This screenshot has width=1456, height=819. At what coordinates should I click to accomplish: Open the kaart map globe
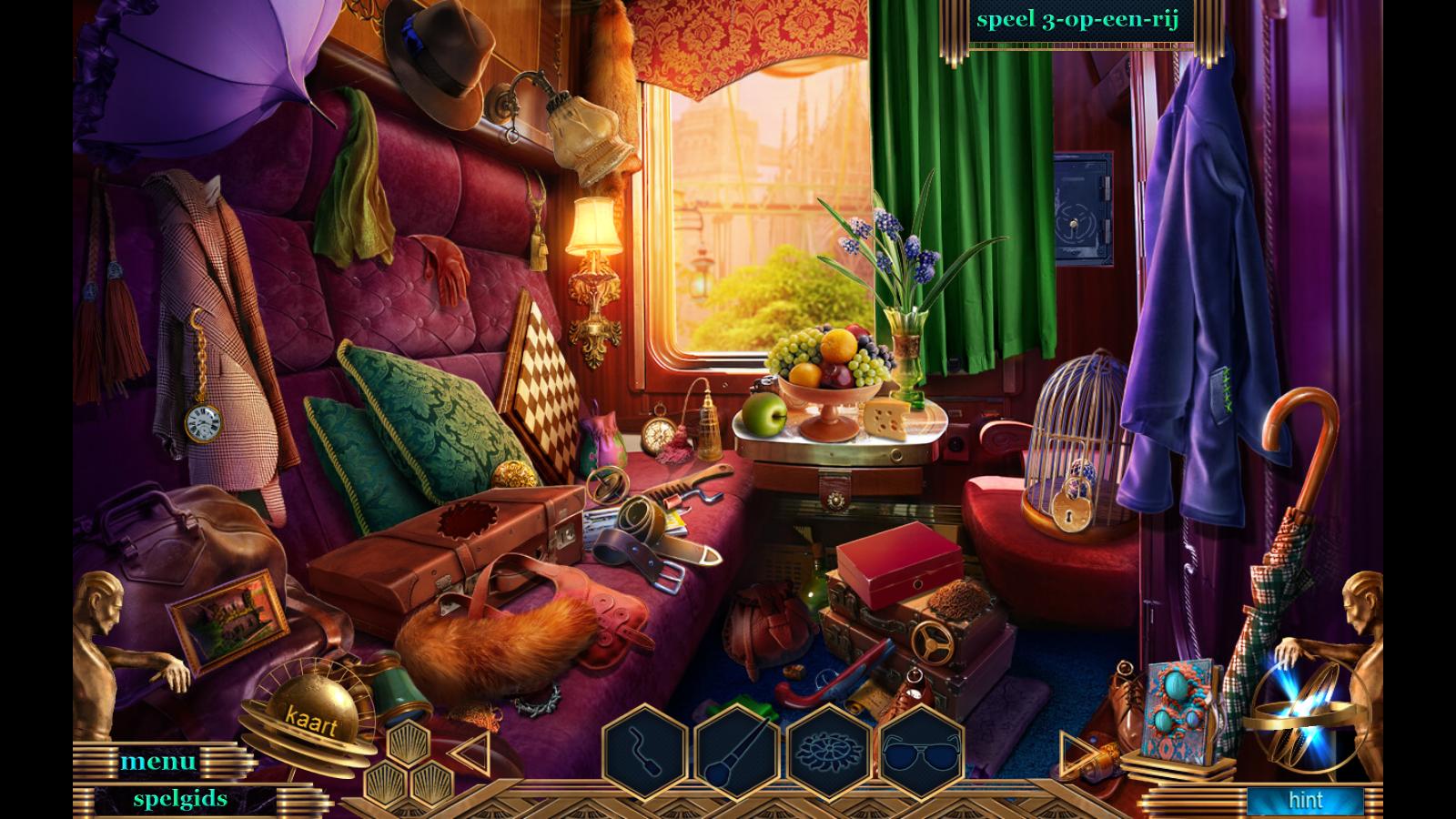click(x=310, y=719)
